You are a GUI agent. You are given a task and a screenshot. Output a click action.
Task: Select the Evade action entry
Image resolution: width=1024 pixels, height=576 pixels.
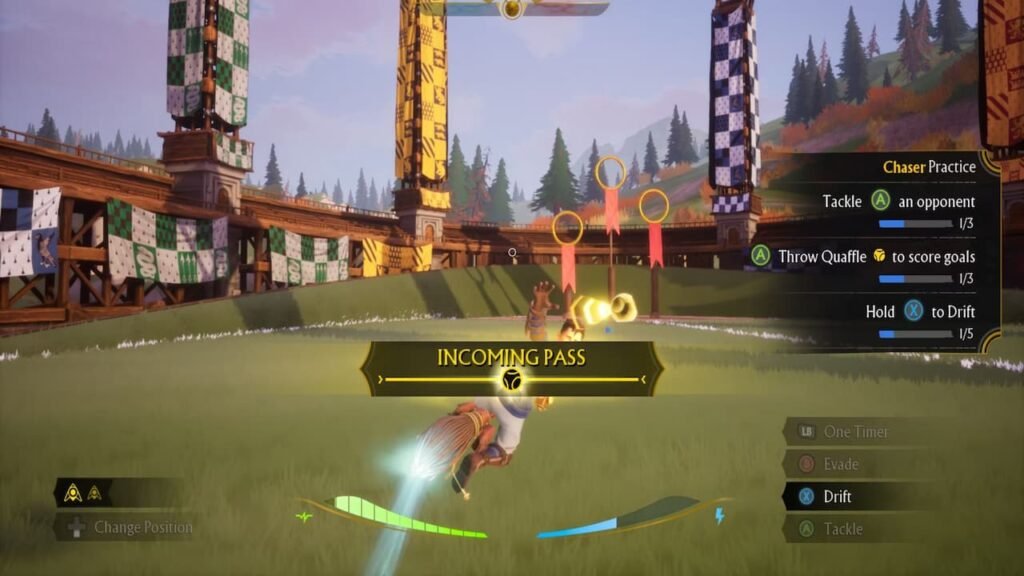click(840, 464)
